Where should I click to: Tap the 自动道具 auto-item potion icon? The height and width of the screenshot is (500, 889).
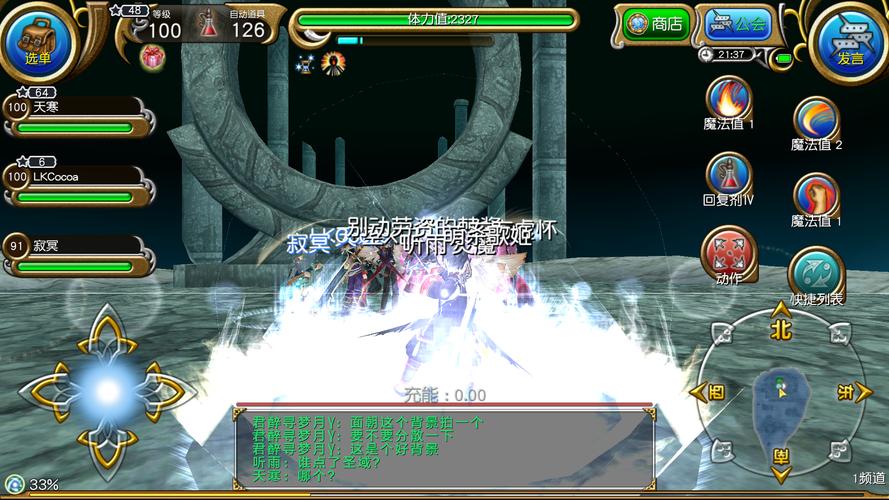coord(211,24)
